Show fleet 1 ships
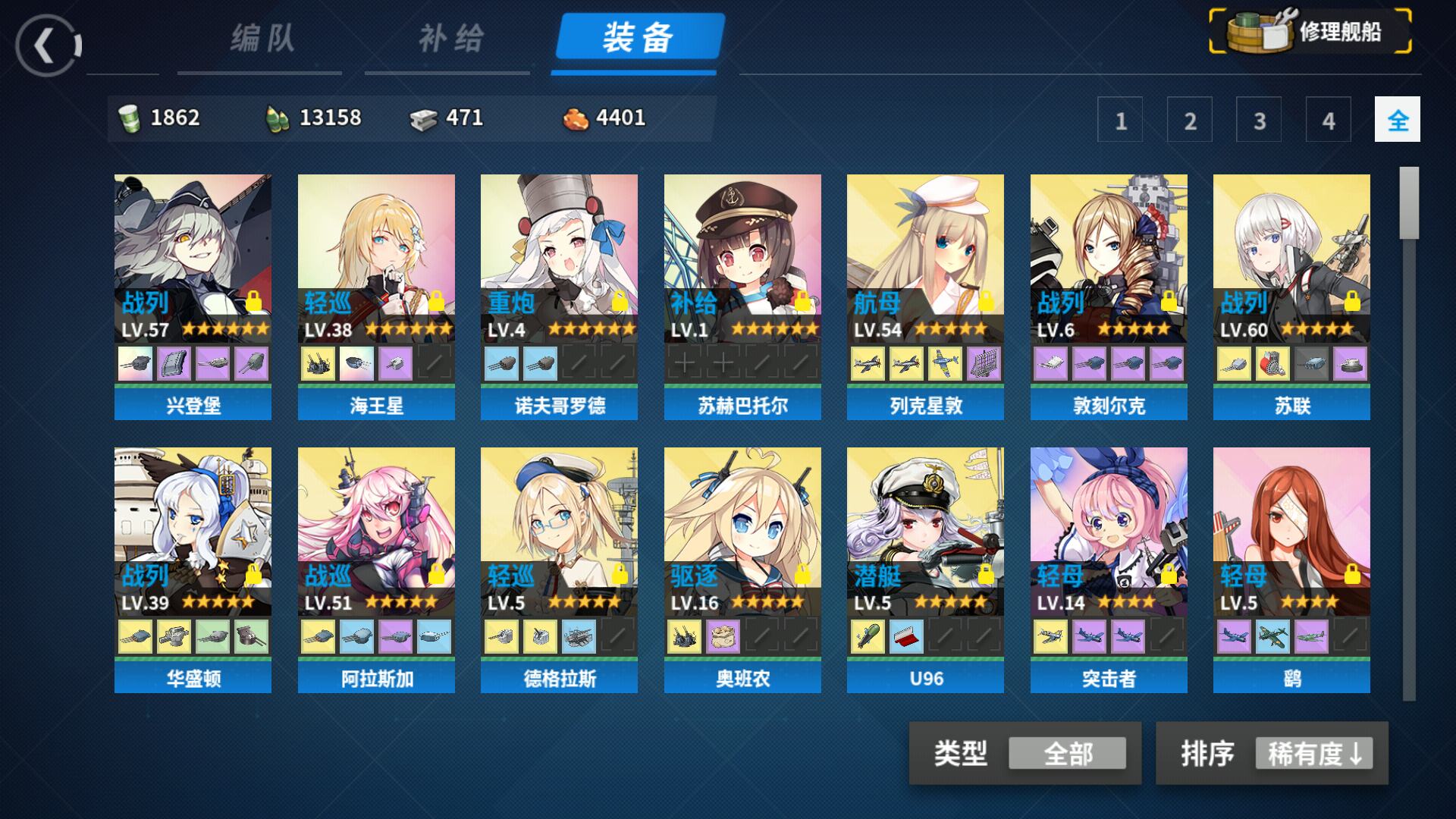This screenshot has width=1456, height=819. point(1120,120)
